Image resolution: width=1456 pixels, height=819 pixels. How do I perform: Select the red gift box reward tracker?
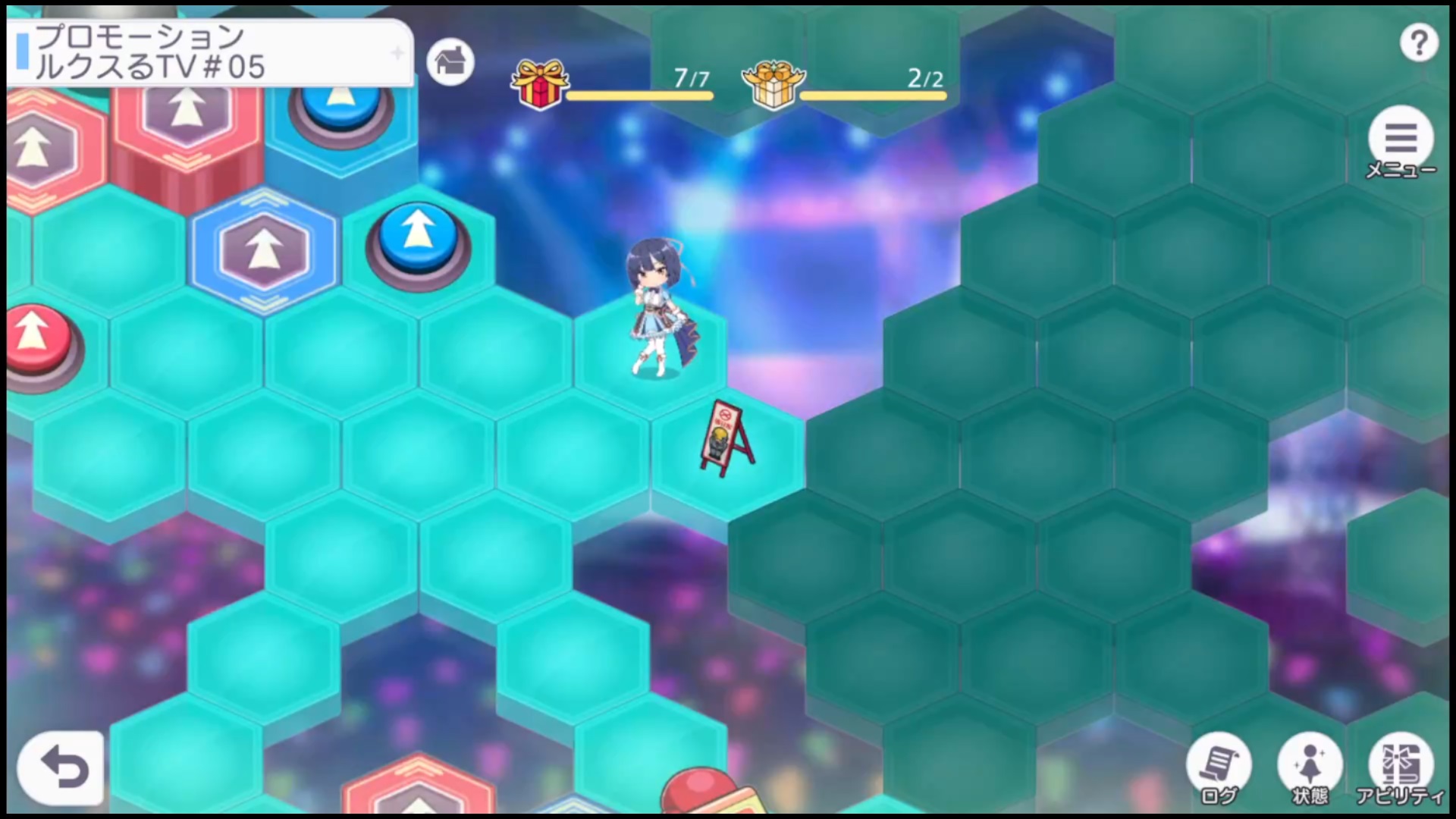click(540, 83)
